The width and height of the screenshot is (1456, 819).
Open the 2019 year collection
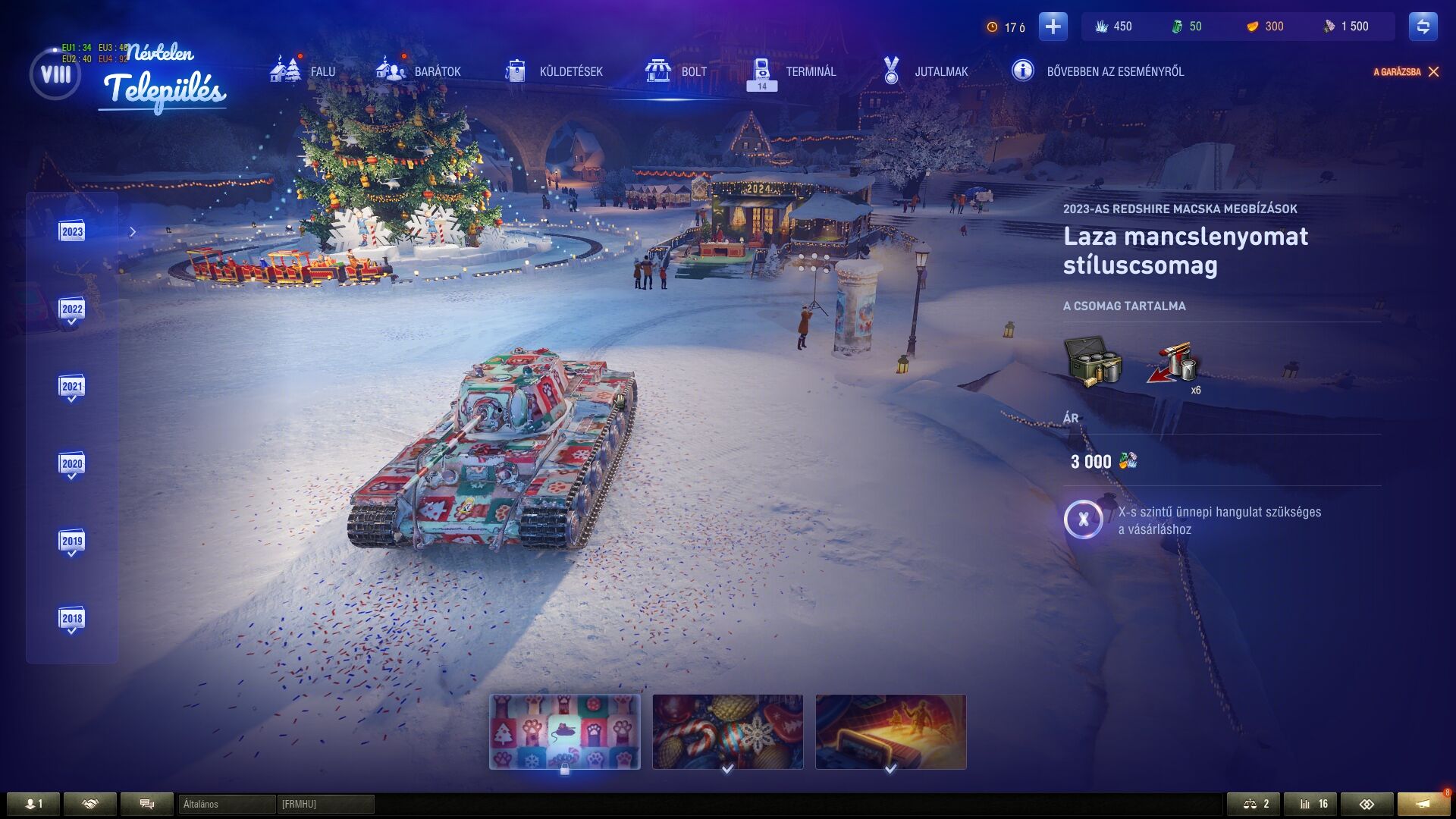coord(72,541)
